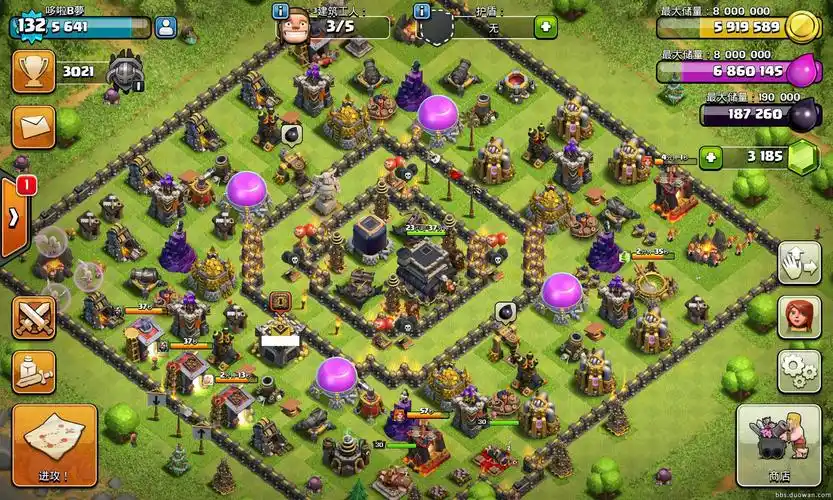
Task: Show shield info via the blue i icon
Action: (422, 12)
